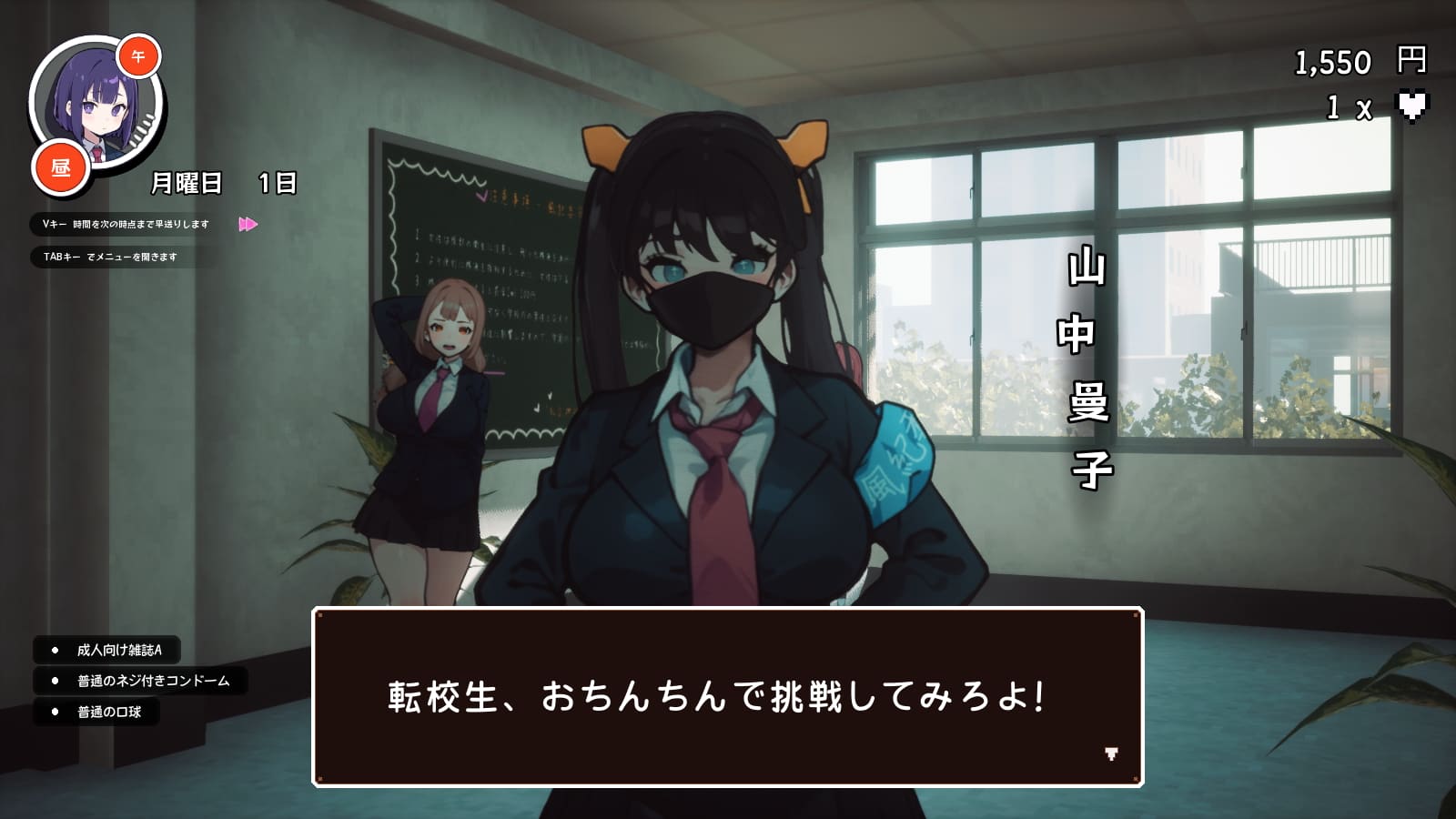Expand dialogue with the small ▼ advance arrow

point(1112,755)
